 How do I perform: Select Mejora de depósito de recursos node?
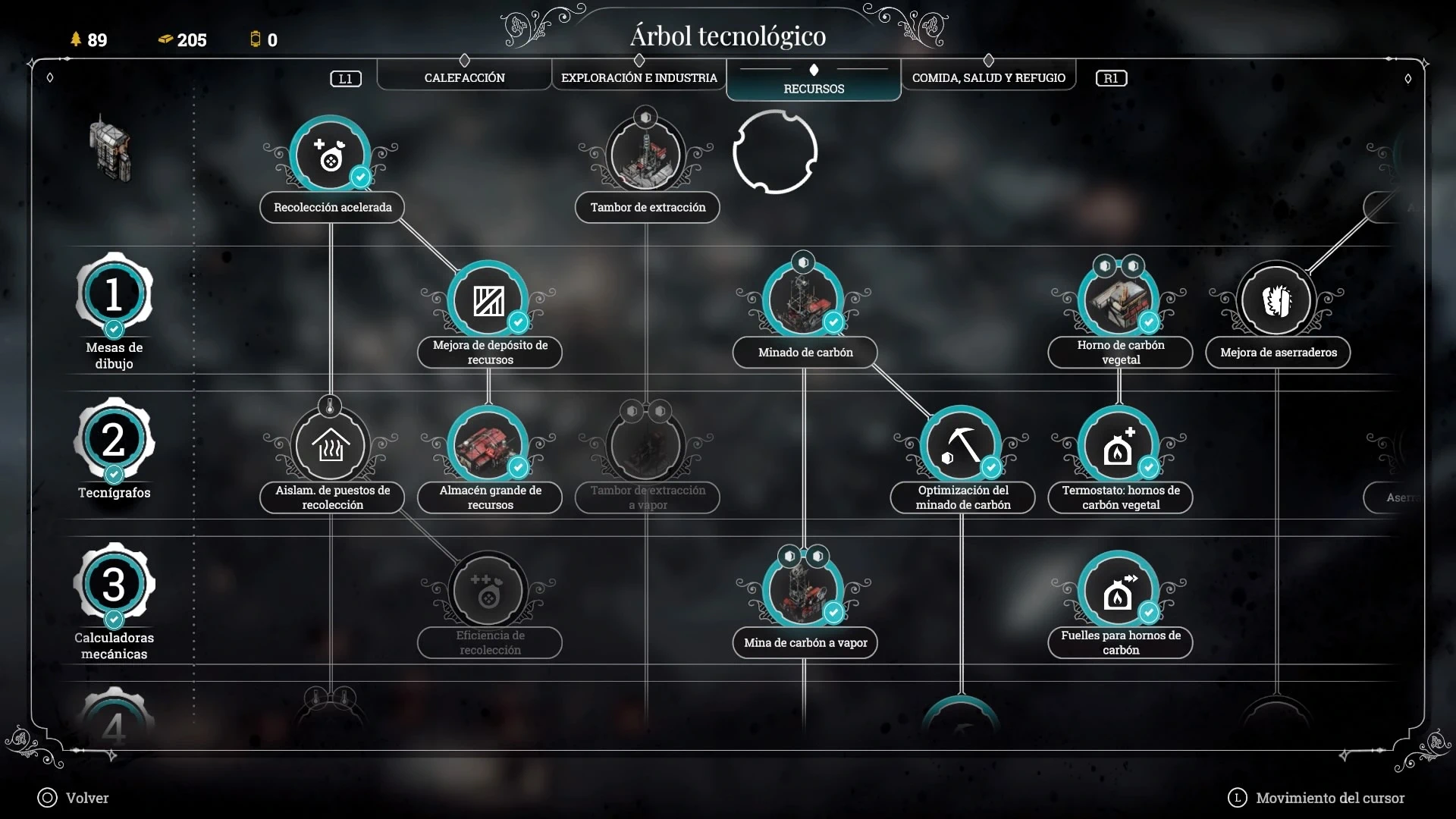click(488, 300)
